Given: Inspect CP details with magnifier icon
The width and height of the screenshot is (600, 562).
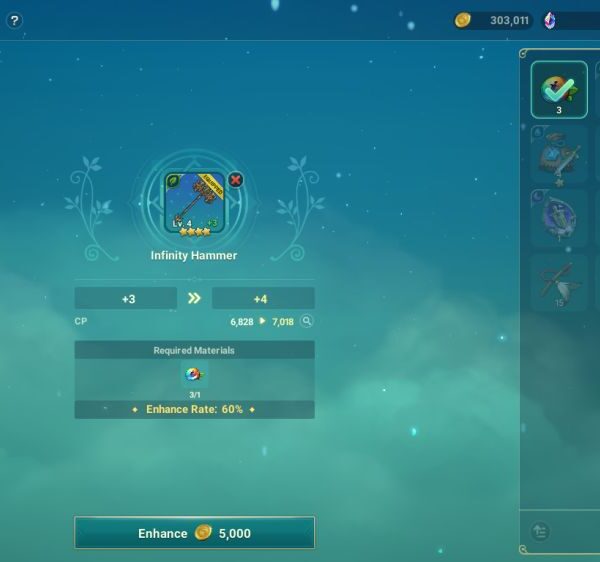Looking at the screenshot, I should [x=307, y=322].
